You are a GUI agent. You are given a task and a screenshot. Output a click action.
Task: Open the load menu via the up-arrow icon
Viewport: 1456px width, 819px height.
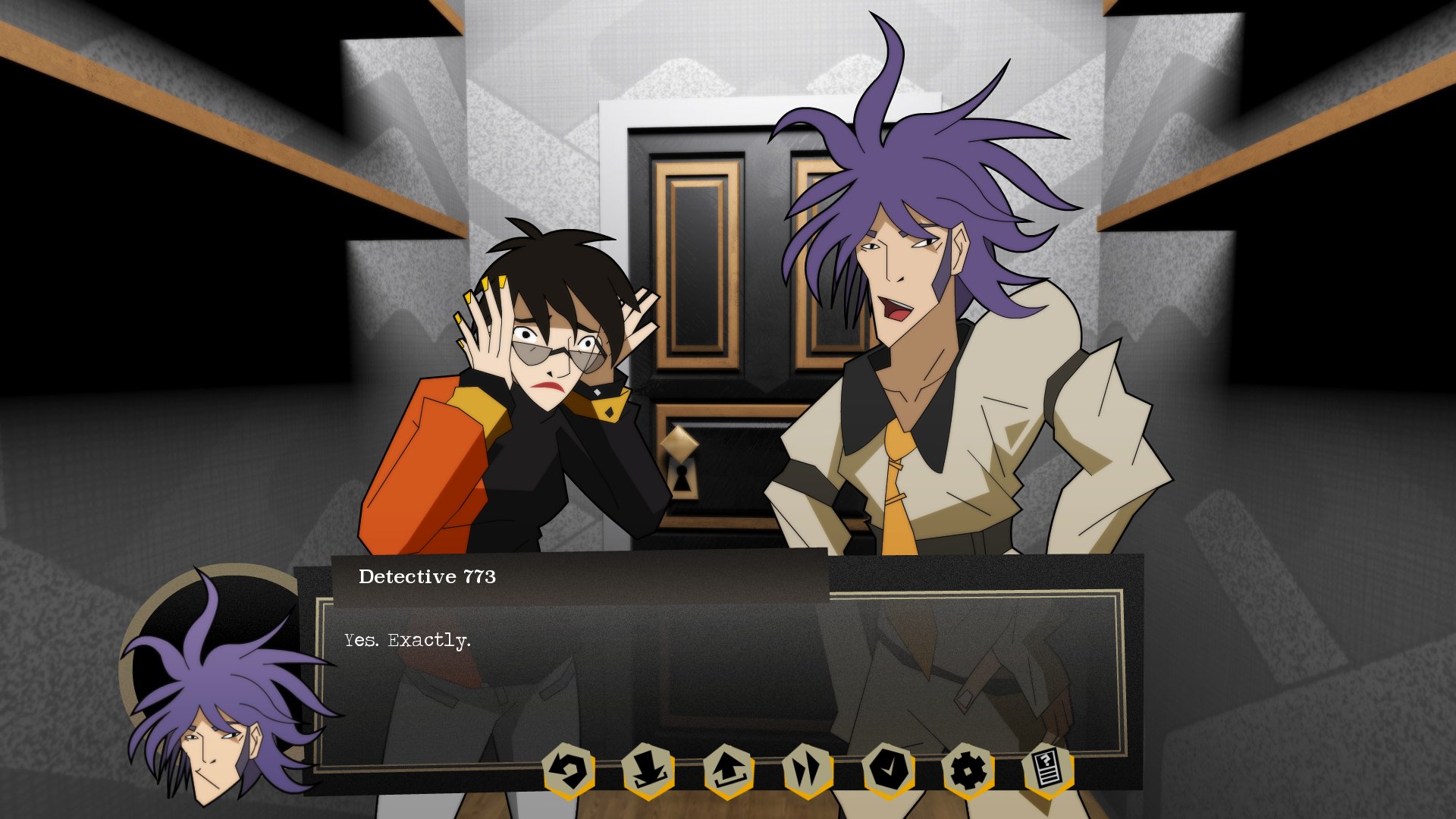click(729, 771)
